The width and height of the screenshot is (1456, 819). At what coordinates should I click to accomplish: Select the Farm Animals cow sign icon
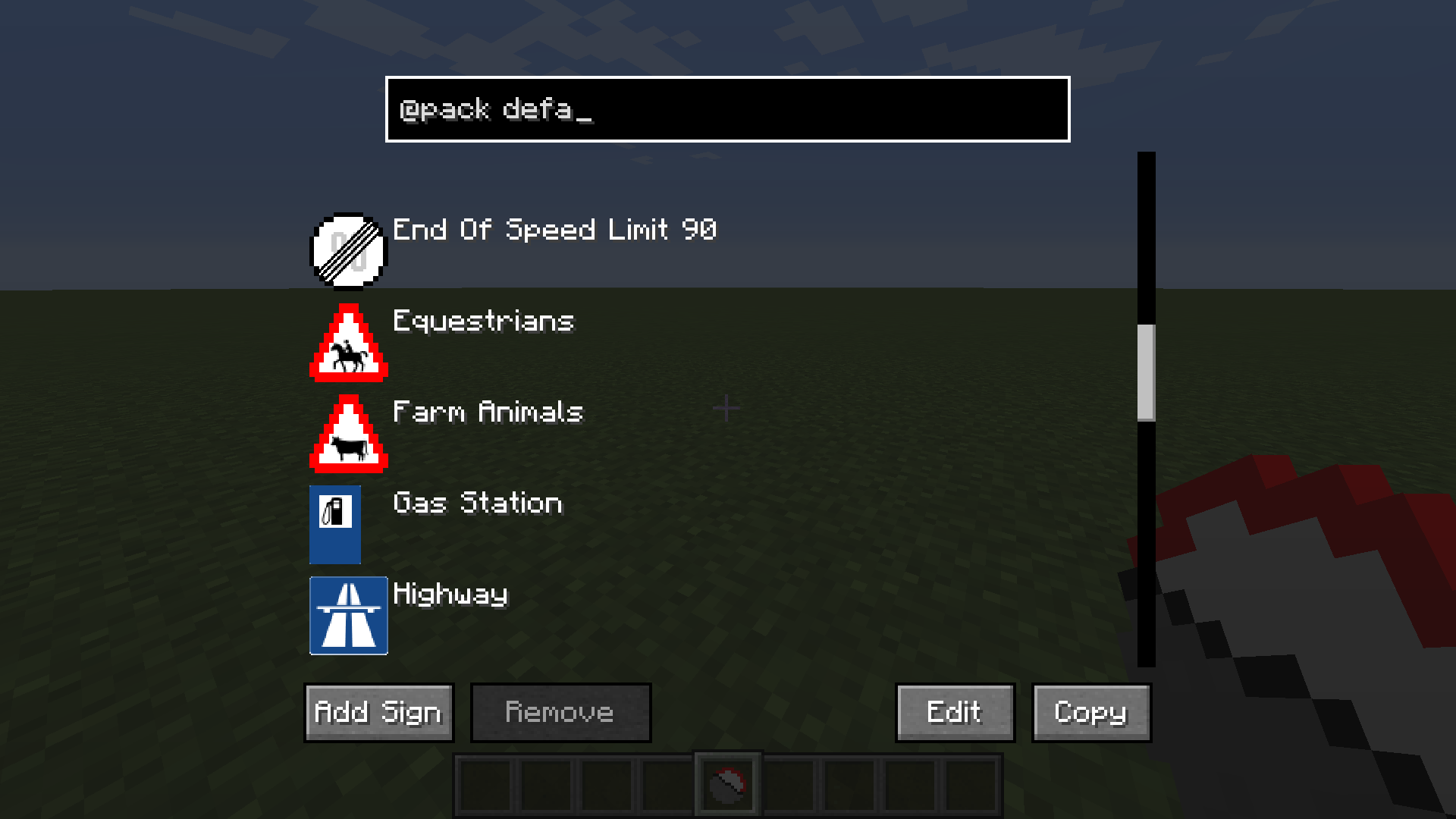(348, 433)
